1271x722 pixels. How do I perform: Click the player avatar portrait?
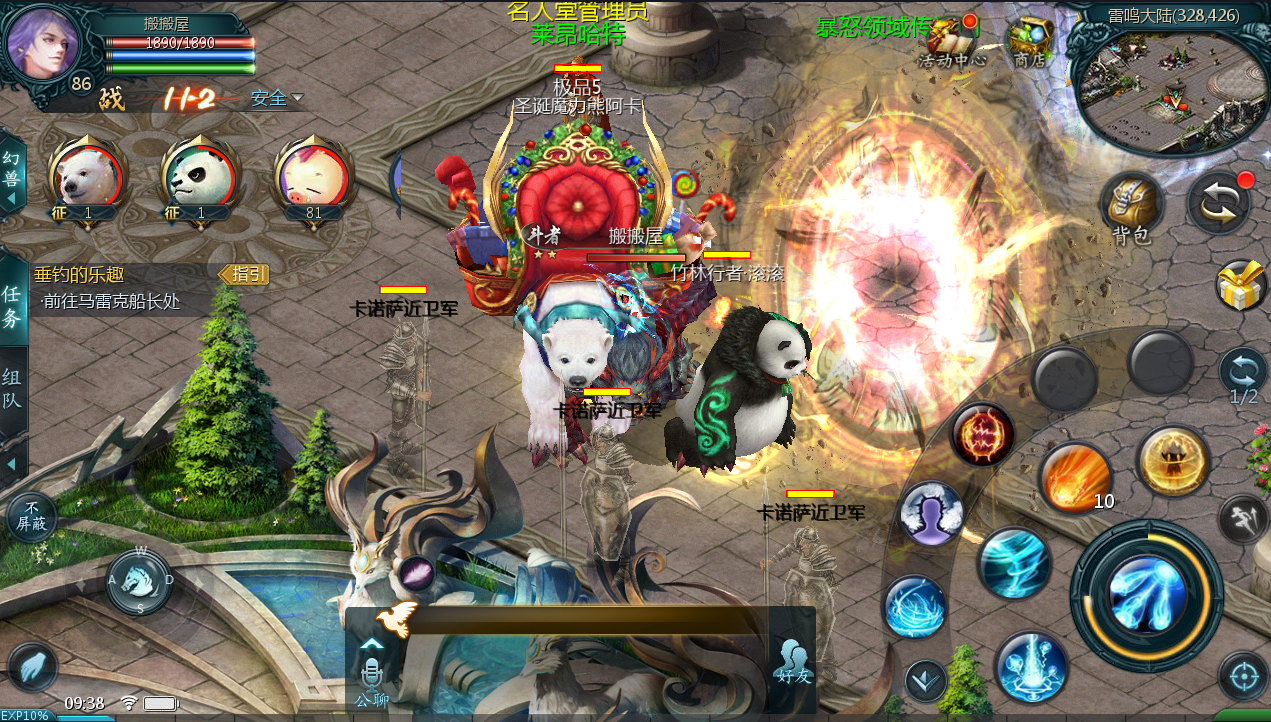coord(42,43)
